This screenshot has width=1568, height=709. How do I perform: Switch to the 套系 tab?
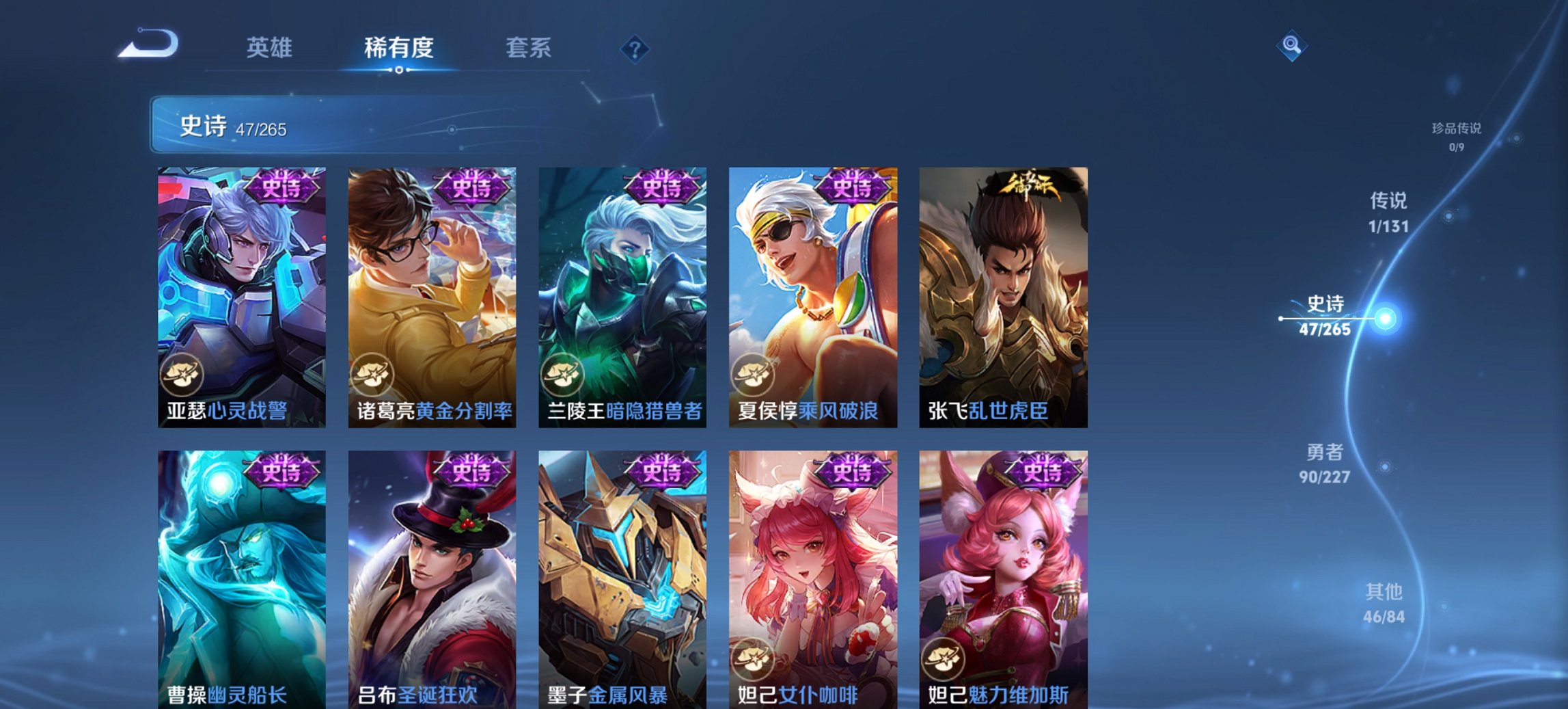527,48
